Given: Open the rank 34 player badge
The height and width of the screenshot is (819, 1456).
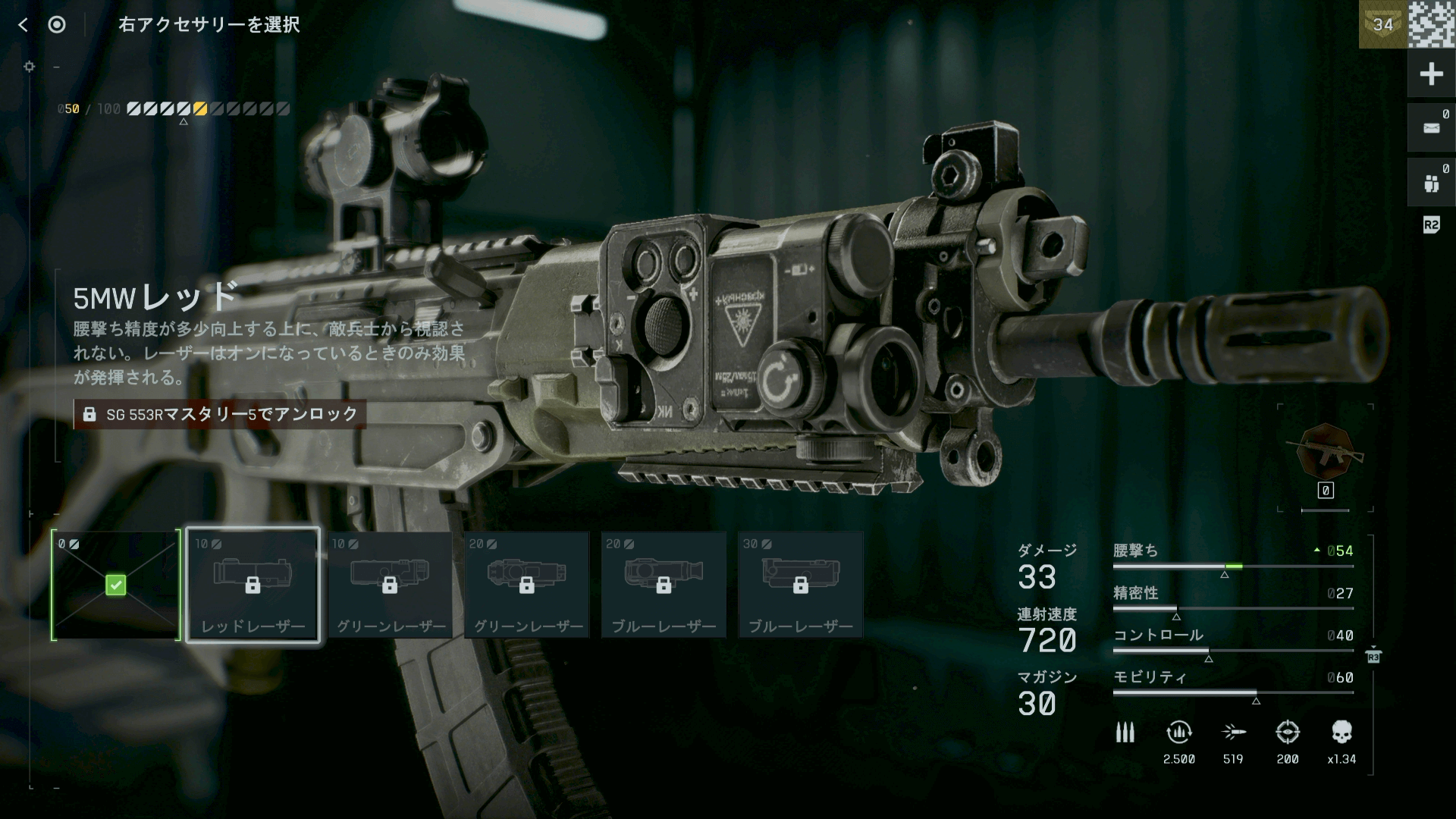Looking at the screenshot, I should click(x=1382, y=24).
